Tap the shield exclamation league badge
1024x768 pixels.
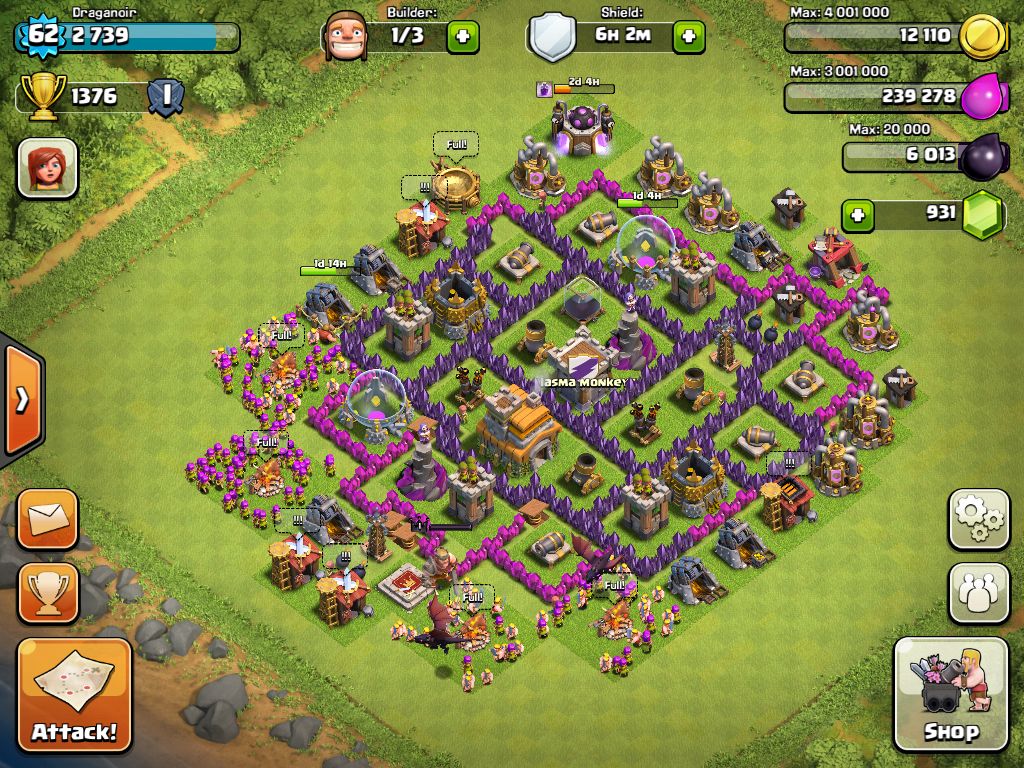pos(165,97)
